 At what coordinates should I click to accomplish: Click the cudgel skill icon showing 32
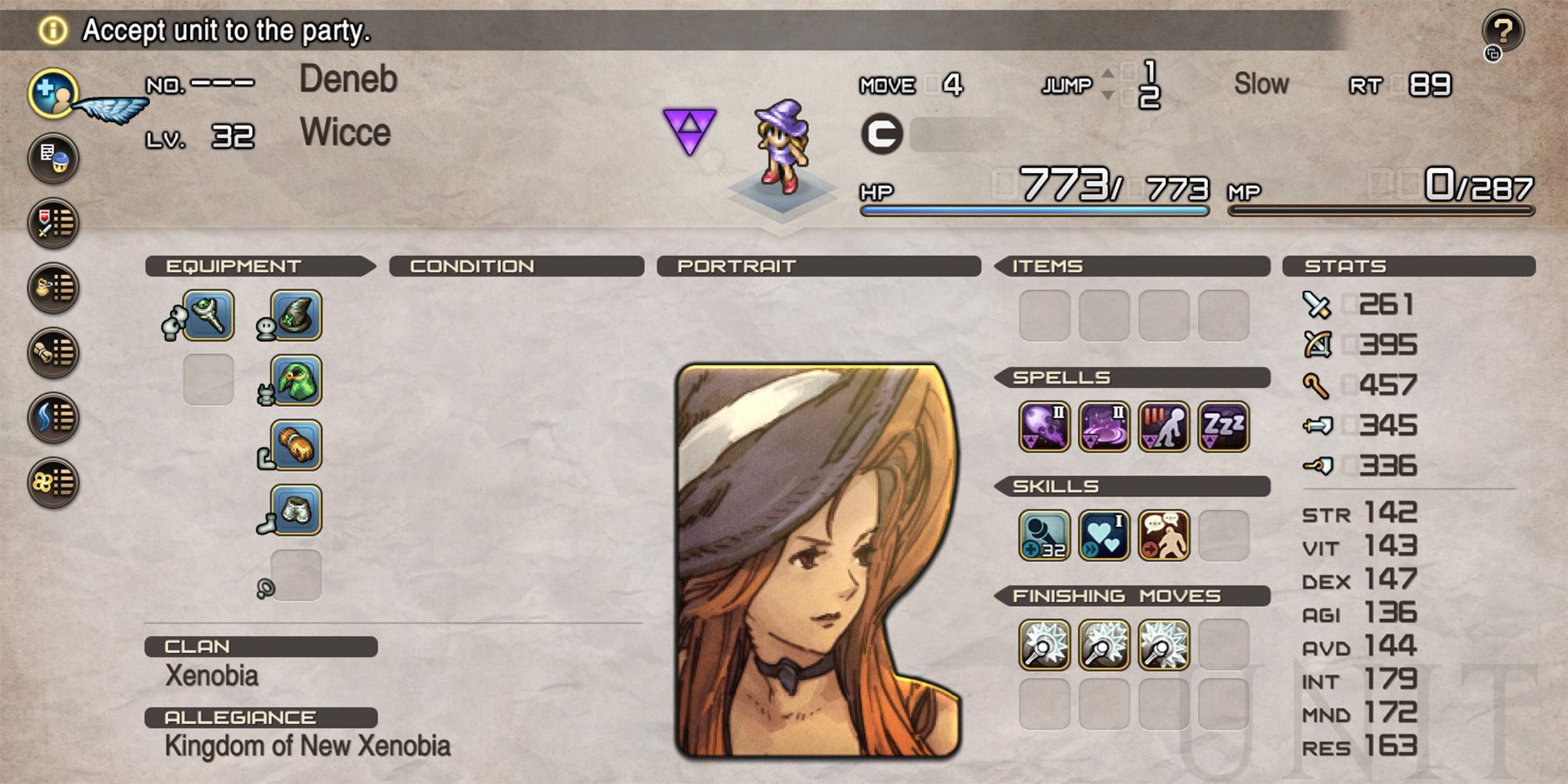tap(1047, 536)
